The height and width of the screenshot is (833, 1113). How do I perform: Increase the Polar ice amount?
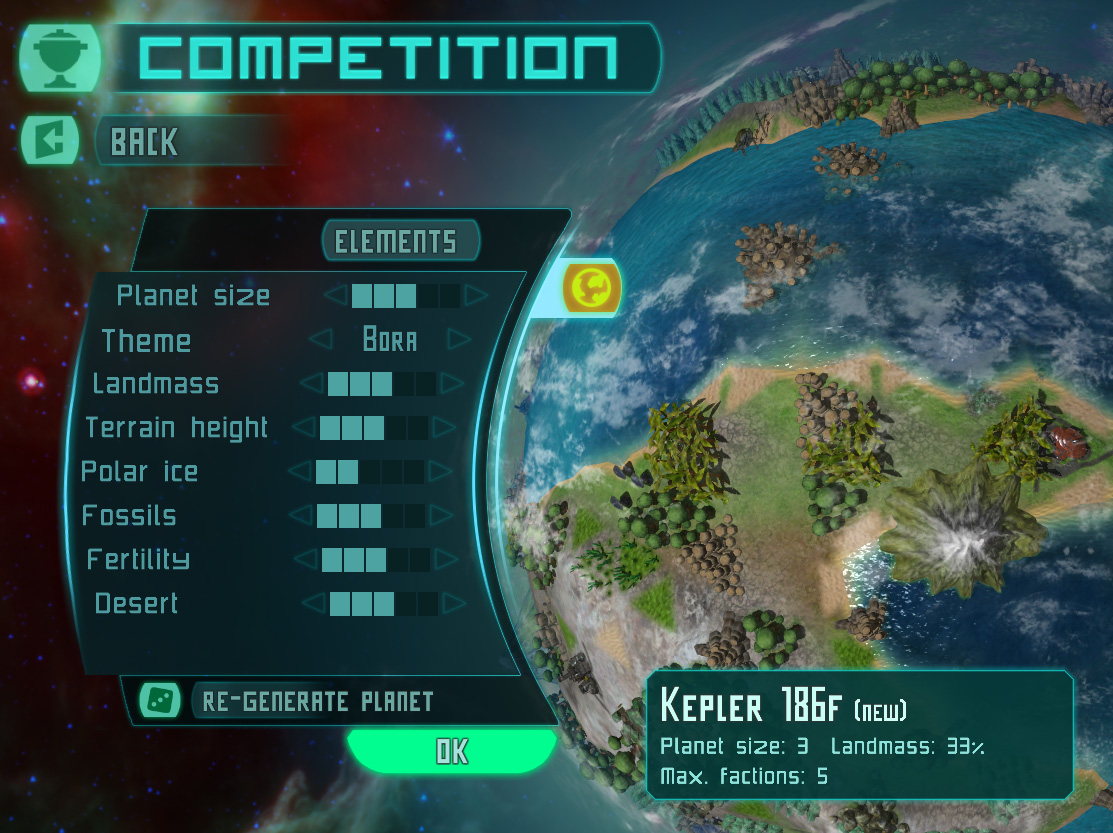point(440,472)
